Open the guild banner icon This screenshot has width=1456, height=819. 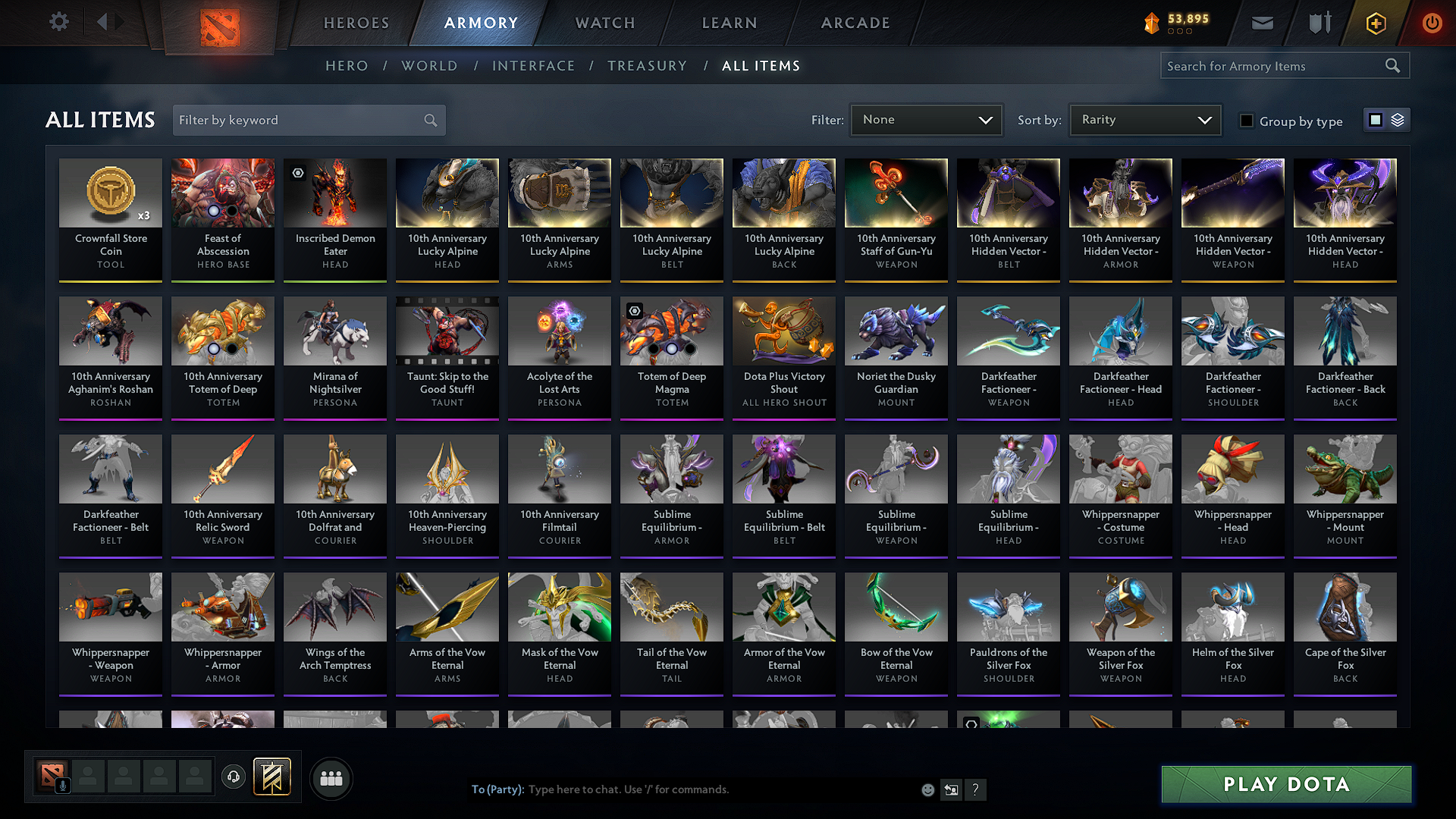coord(273,777)
